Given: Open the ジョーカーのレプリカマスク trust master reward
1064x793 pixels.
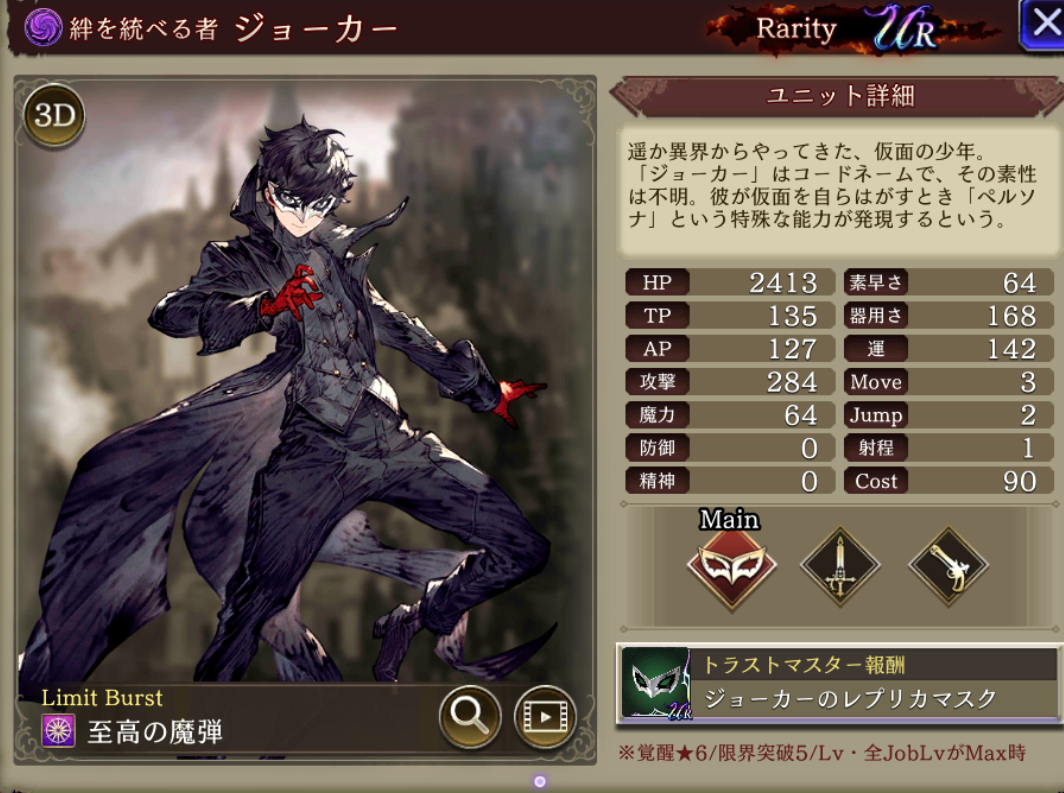Looking at the screenshot, I should click(838, 684).
